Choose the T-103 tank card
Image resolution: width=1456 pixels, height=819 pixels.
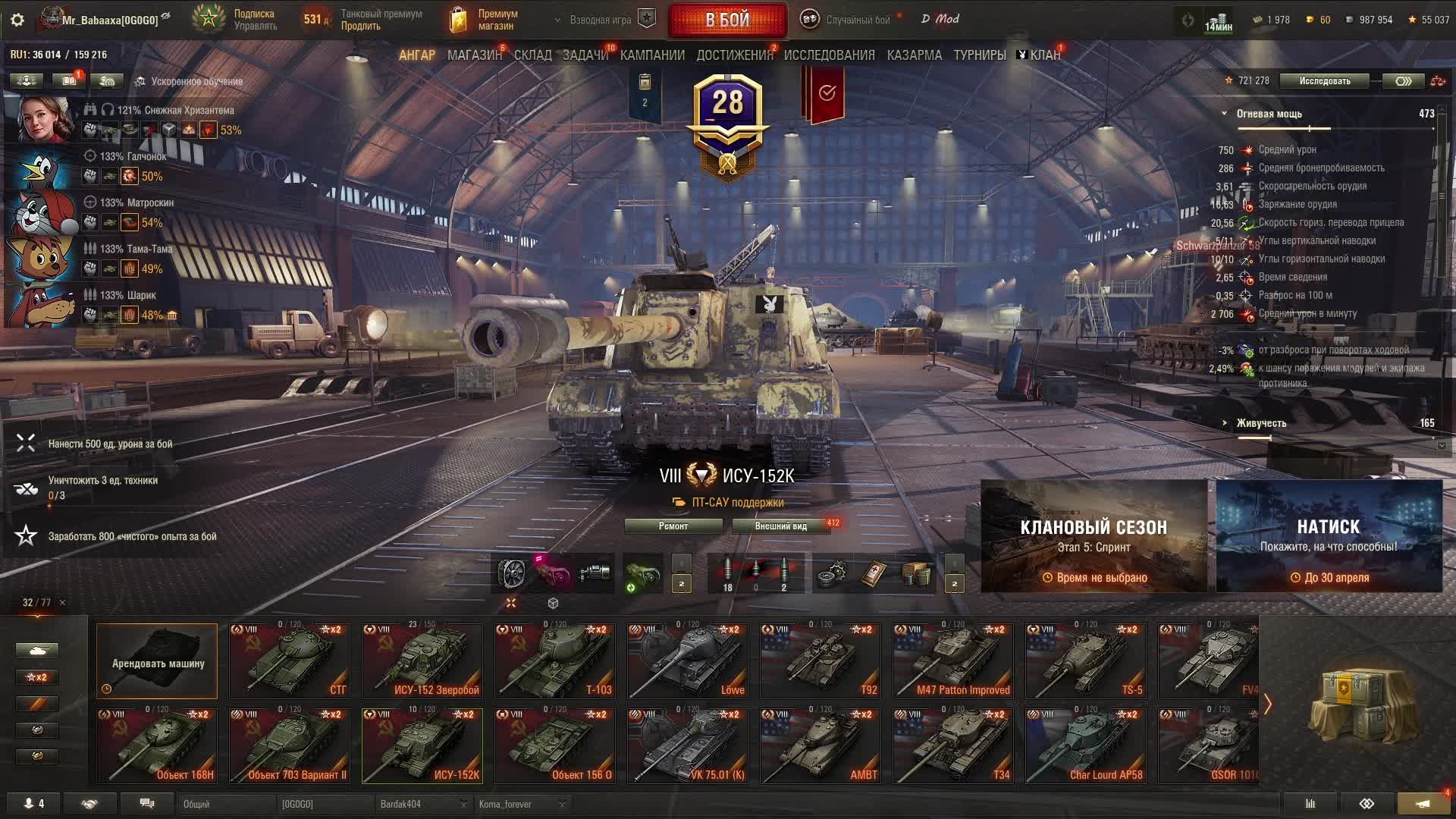point(554,661)
